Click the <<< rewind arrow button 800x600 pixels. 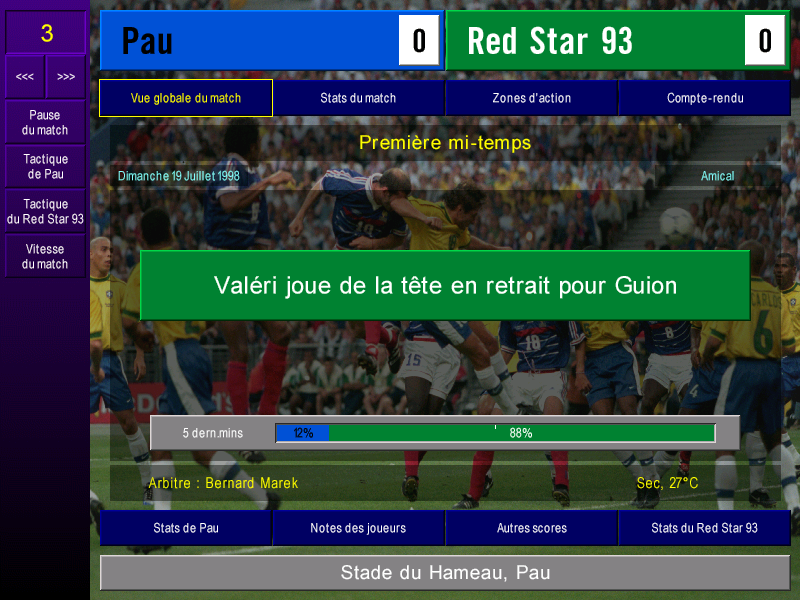[x=25, y=77]
